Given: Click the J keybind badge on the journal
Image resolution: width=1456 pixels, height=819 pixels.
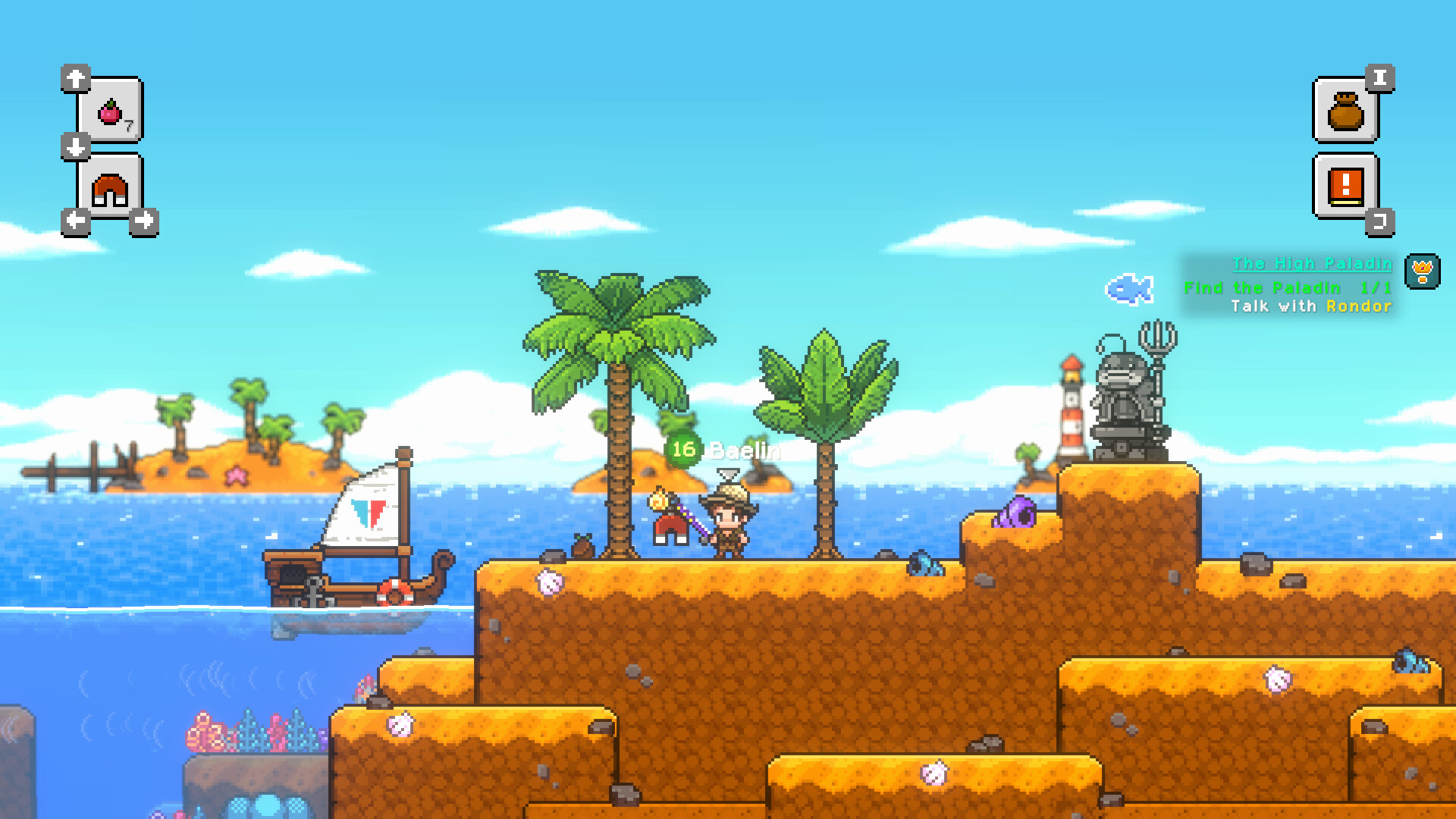Looking at the screenshot, I should 1381,218.
